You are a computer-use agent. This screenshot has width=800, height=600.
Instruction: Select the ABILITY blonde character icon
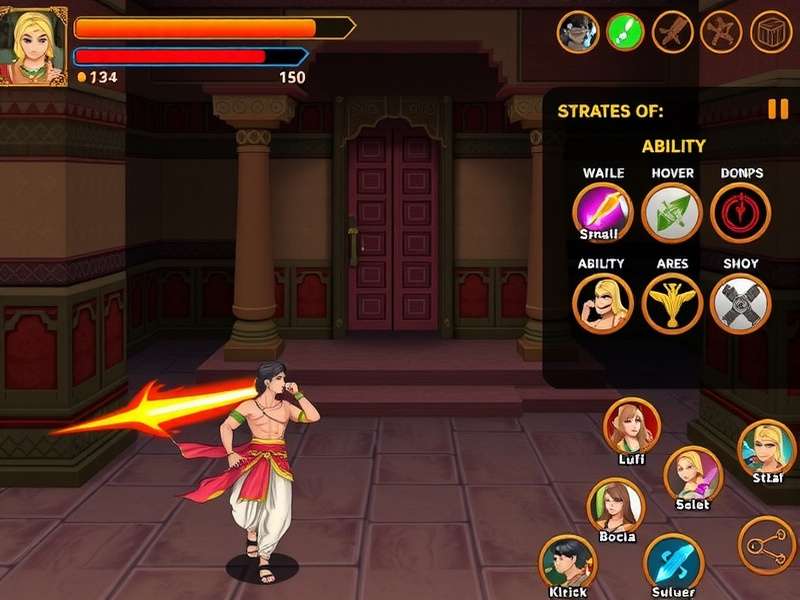602,302
